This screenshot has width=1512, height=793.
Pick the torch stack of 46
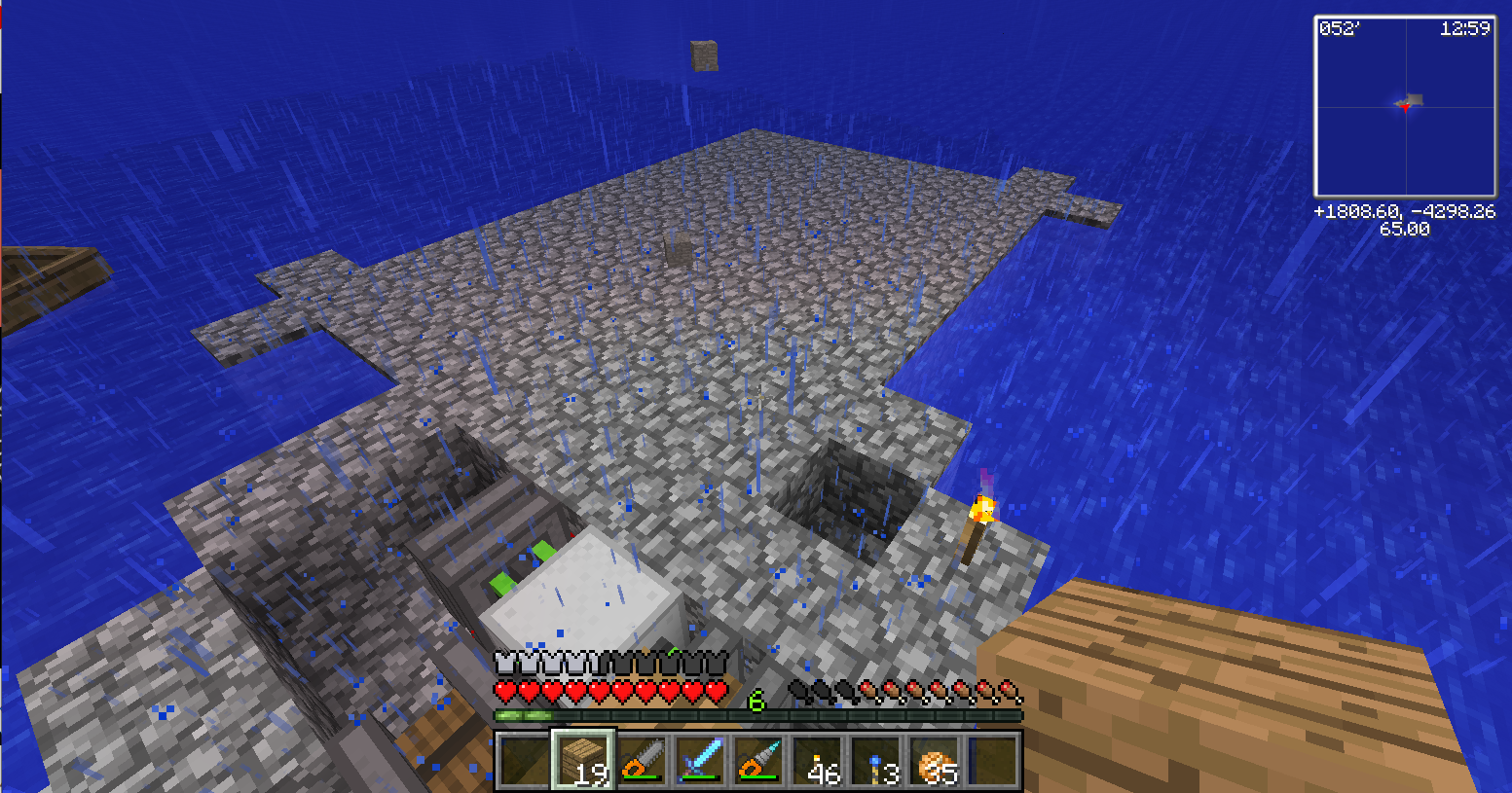[818, 760]
